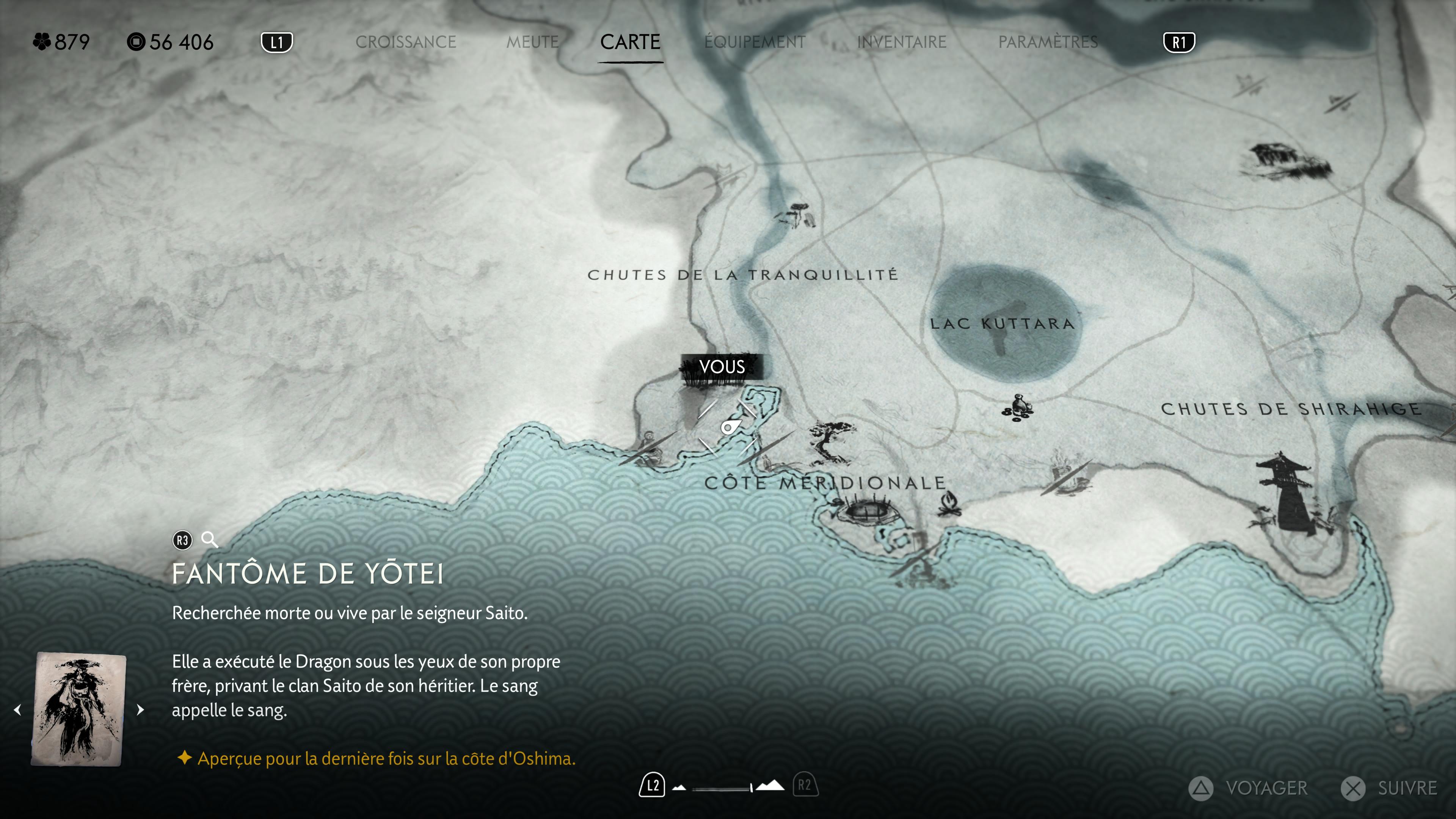Screen dimensions: 1456x819
Task: Show the previous wanted poster with left arrow
Action: tap(17, 709)
